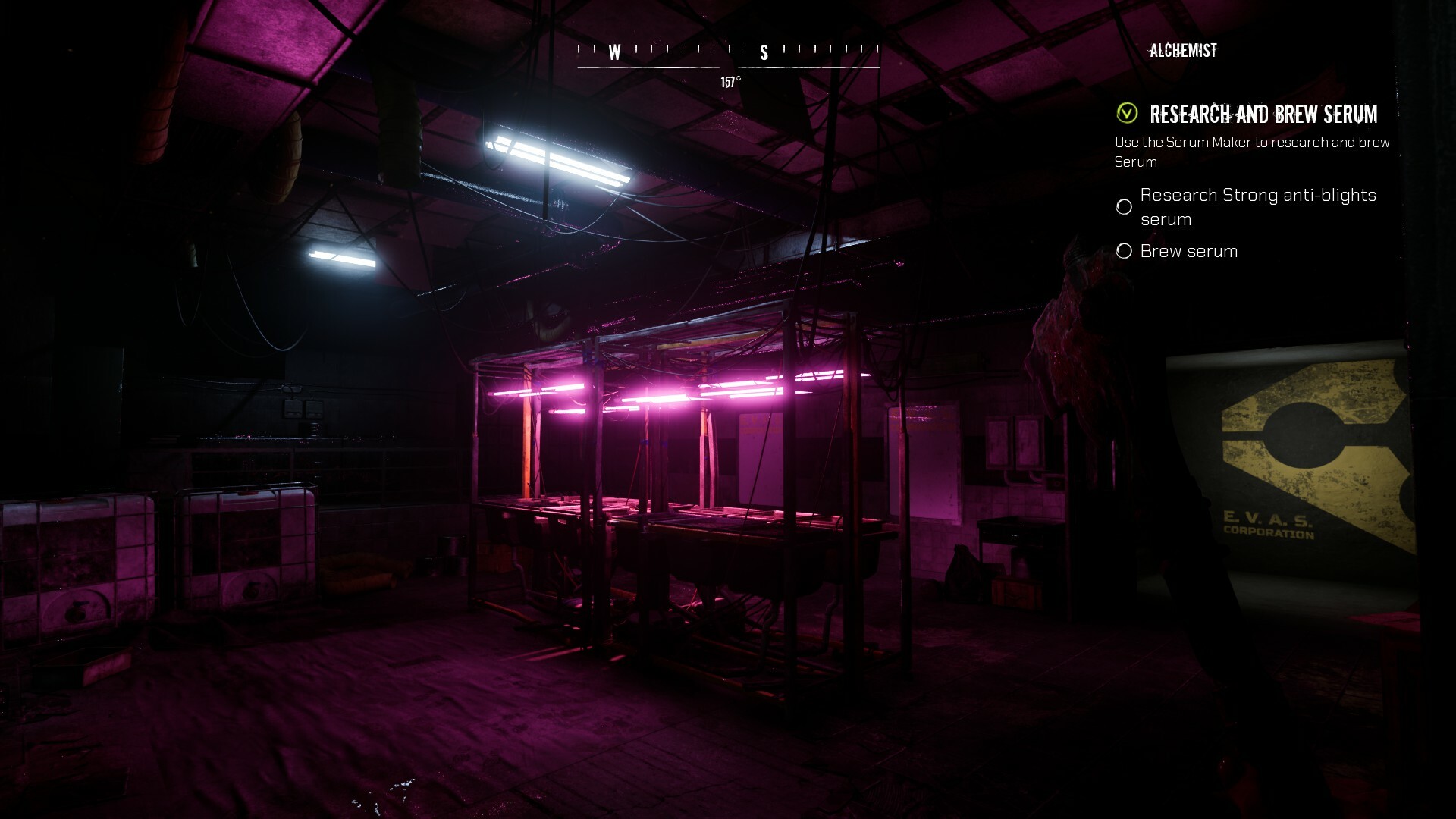Click the Alchemist quest category label

tap(1183, 51)
